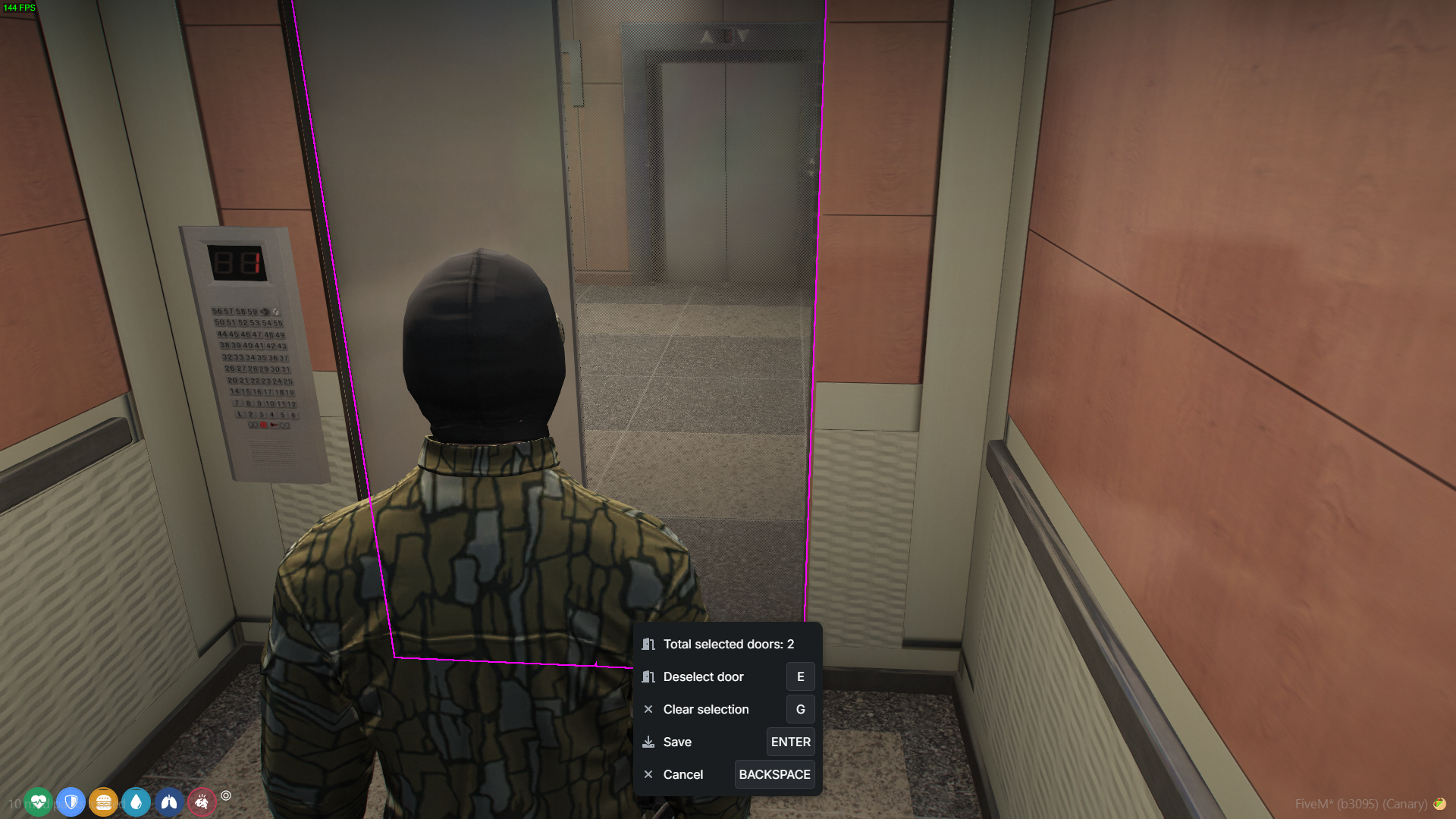Screen dimensions: 1456x819
Task: Select the blue armor shield icon
Action: pyautogui.click(x=71, y=802)
